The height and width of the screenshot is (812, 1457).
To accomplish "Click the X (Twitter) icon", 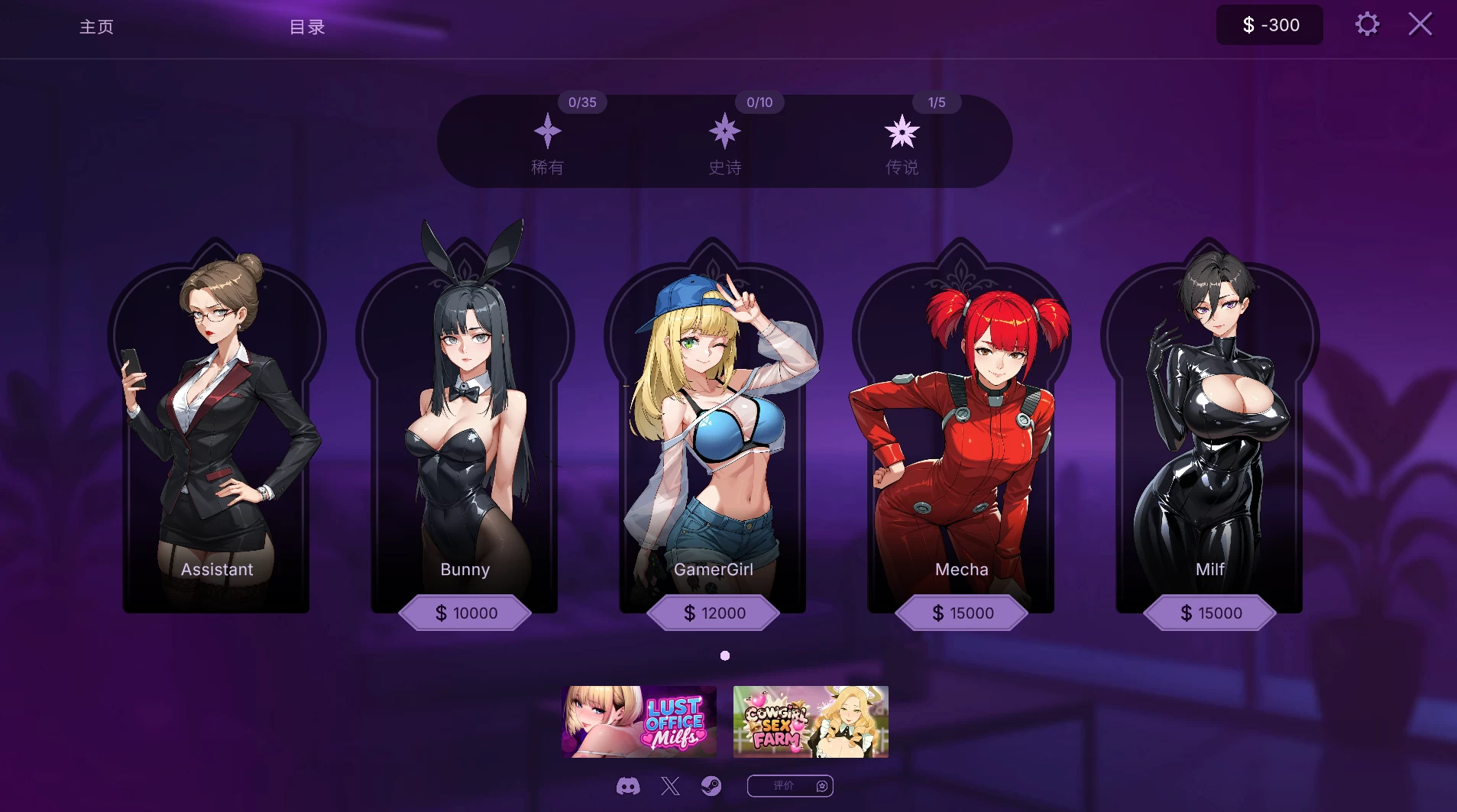I will pyautogui.click(x=670, y=785).
